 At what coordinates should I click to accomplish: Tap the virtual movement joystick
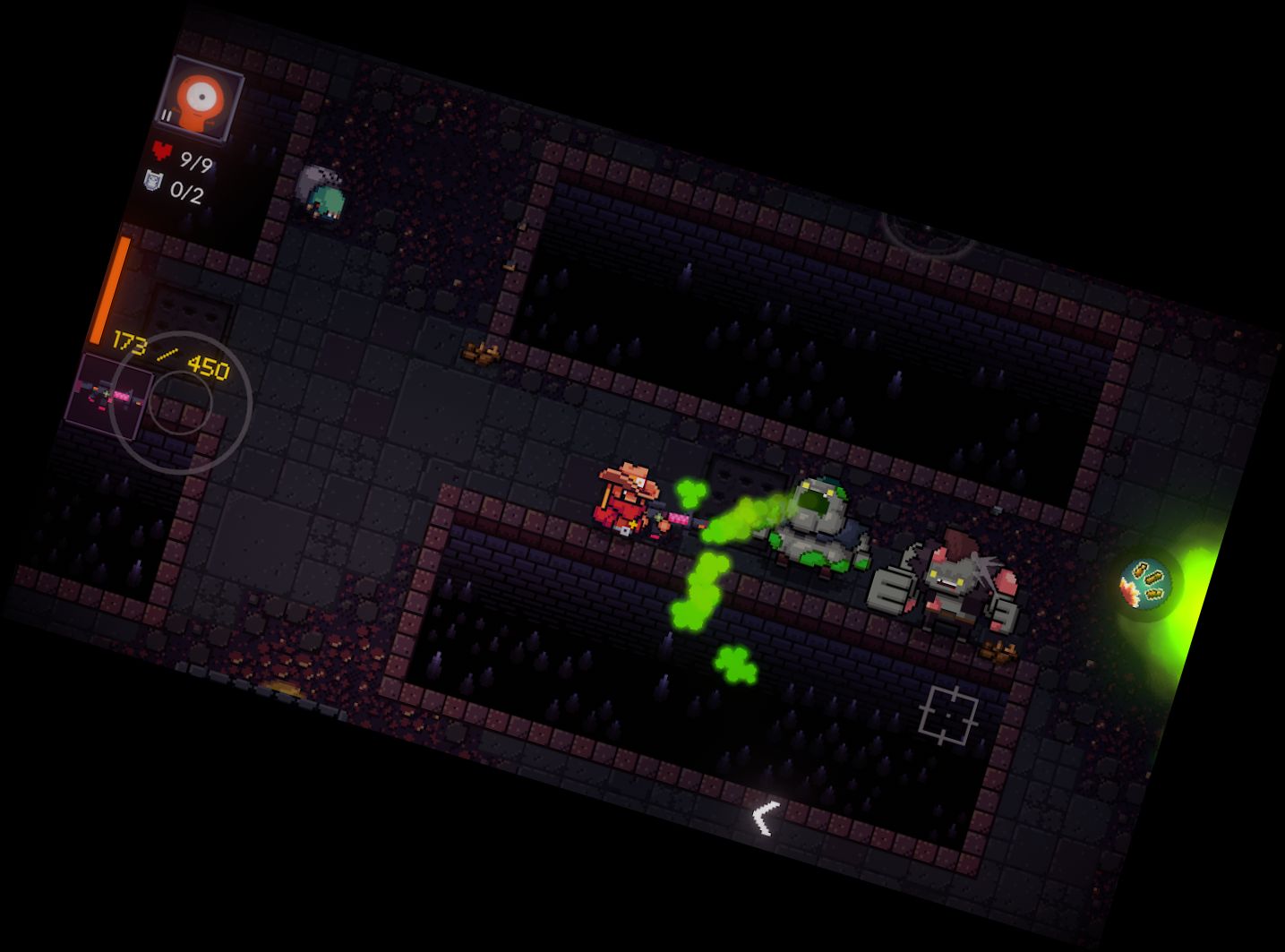181,404
